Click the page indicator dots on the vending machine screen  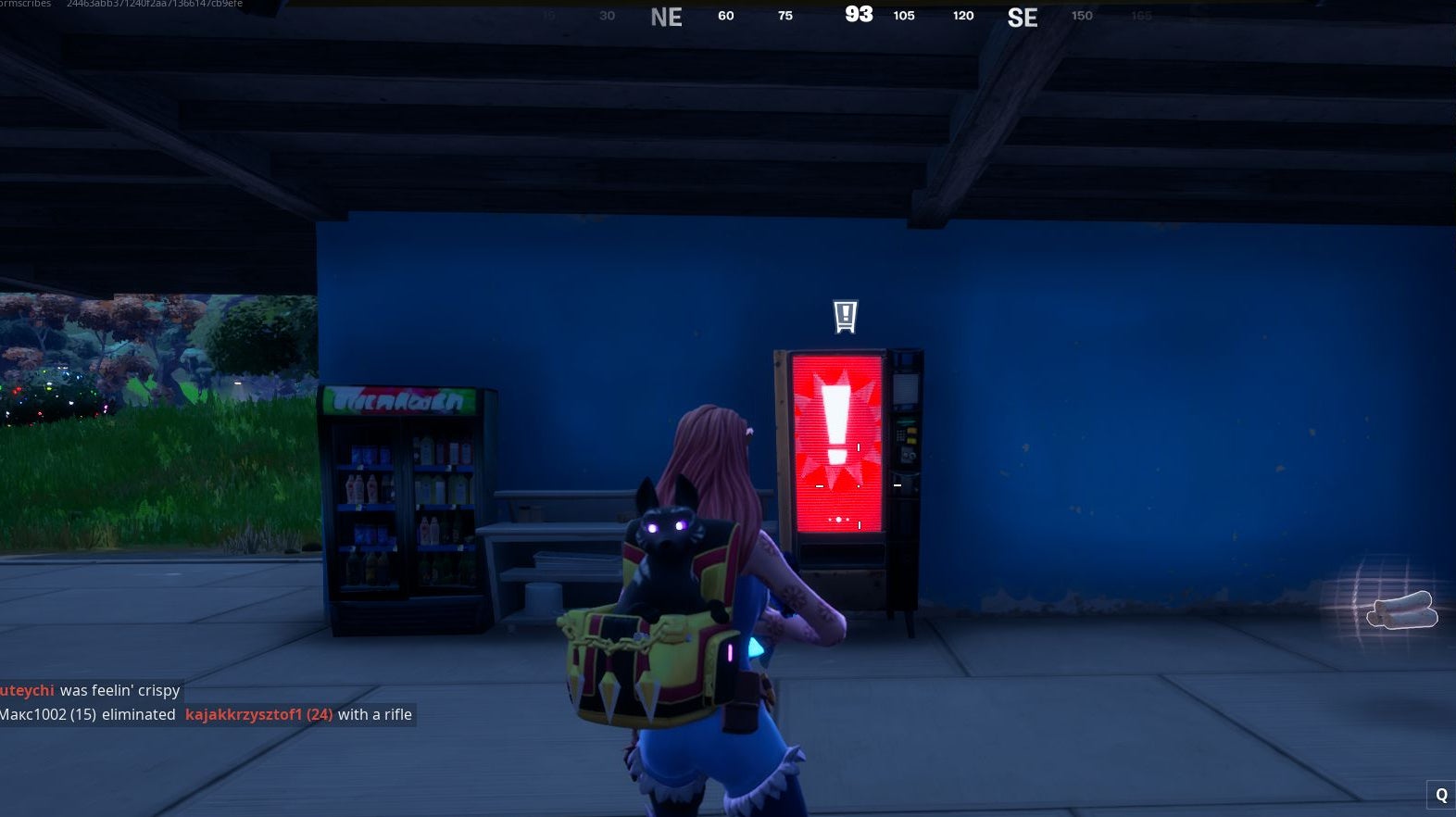click(x=838, y=519)
